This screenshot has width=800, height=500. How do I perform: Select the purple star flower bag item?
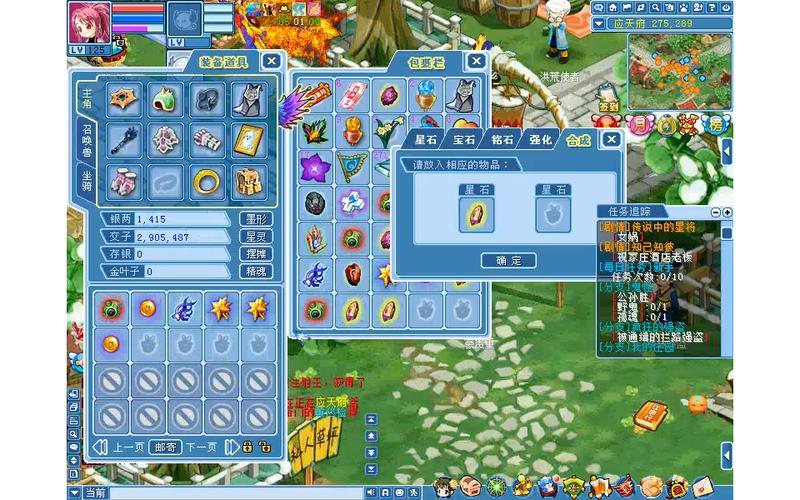pyautogui.click(x=315, y=168)
